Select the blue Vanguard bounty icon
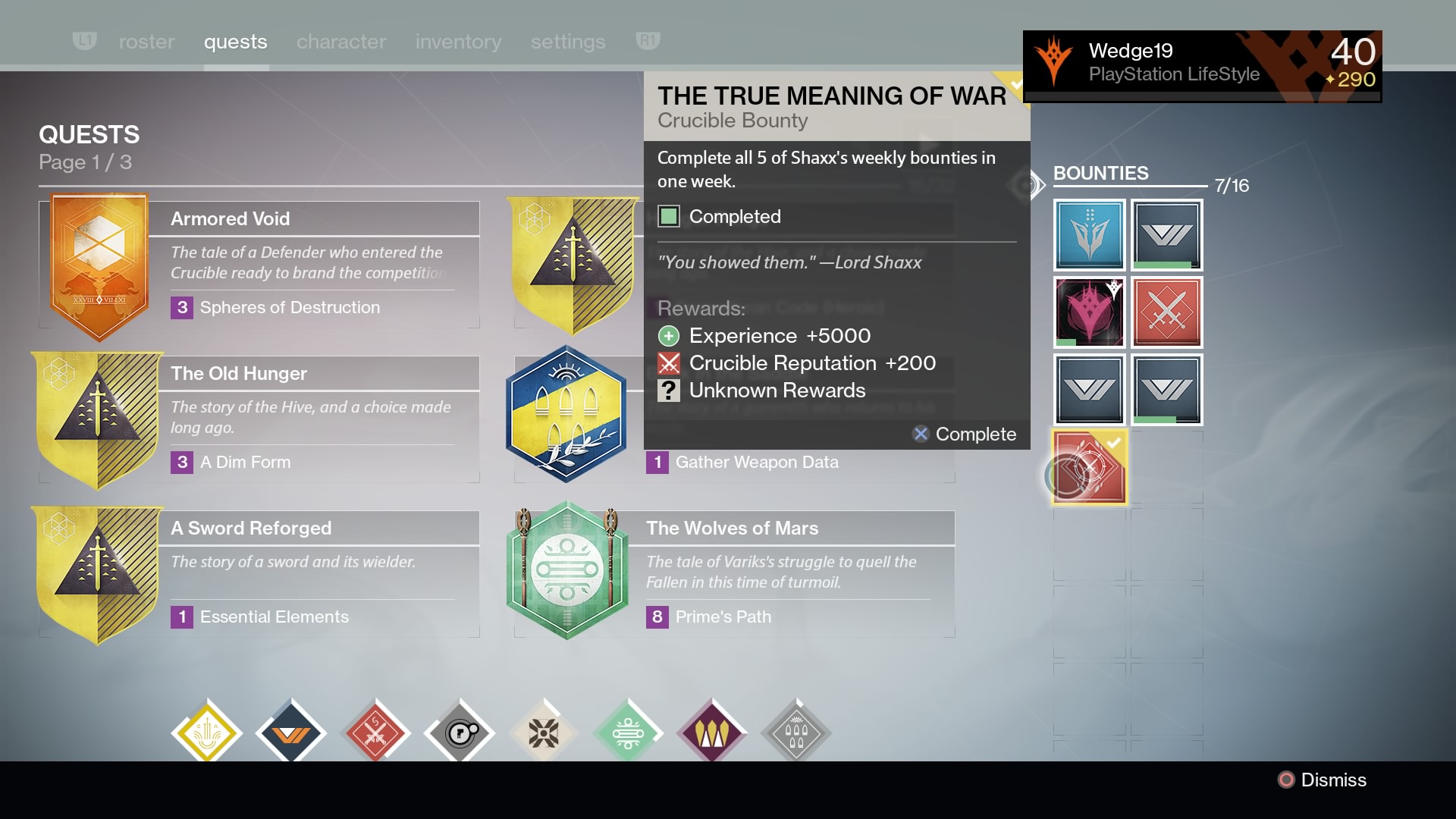 point(1090,235)
